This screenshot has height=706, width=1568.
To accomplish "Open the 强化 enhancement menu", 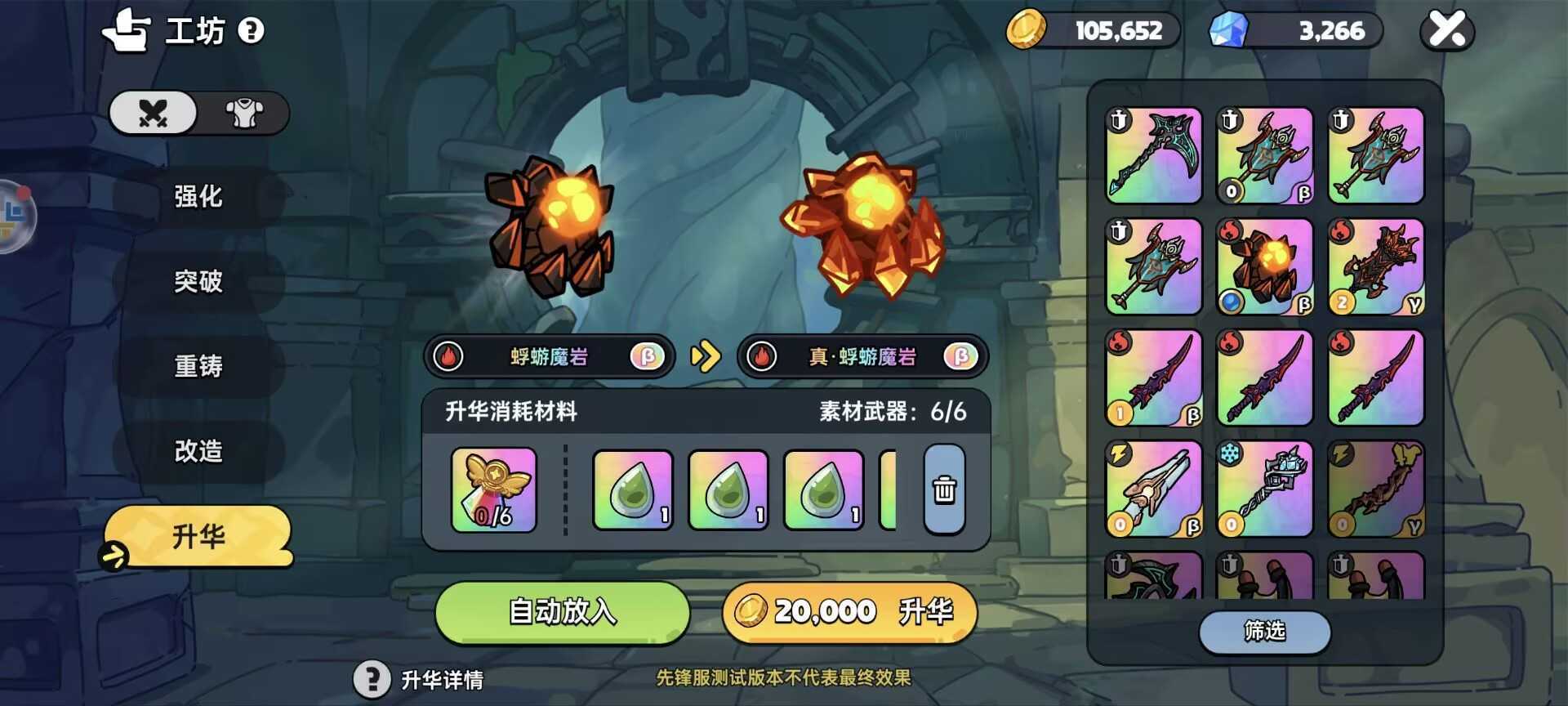I will [198, 197].
